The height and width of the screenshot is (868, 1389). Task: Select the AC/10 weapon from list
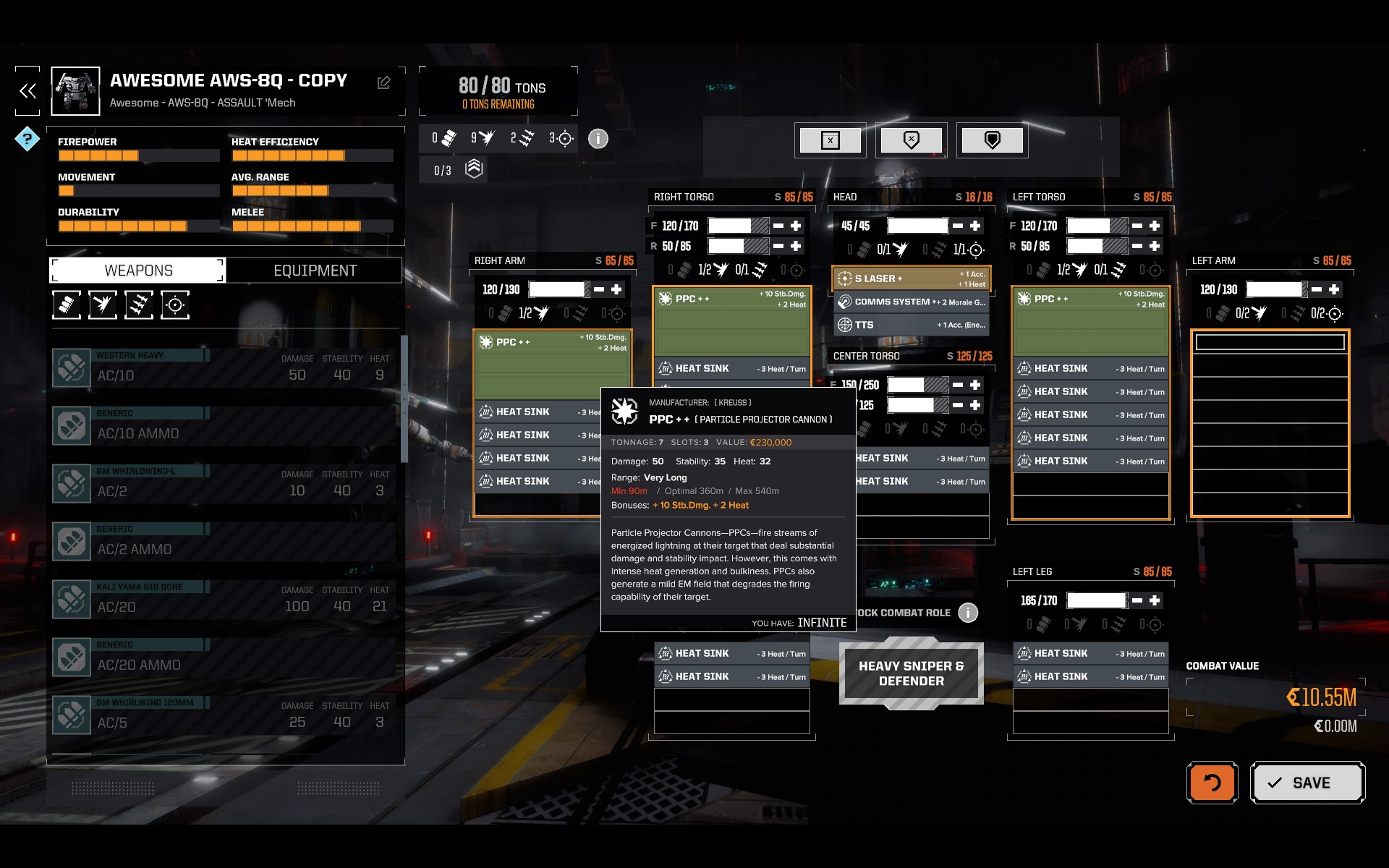pyautogui.click(x=224, y=368)
